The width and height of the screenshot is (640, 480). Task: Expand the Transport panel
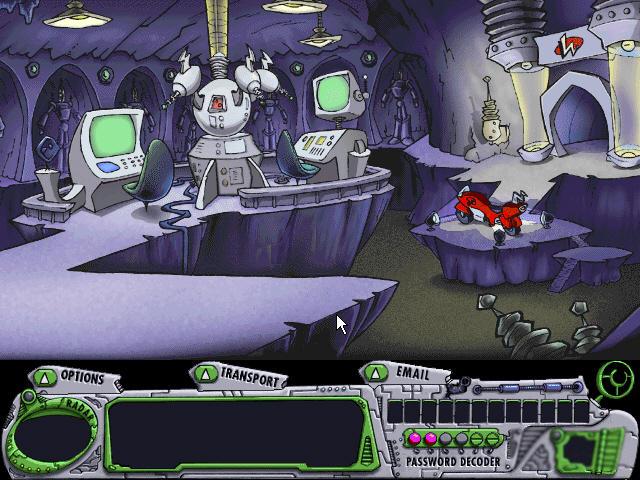(240, 376)
